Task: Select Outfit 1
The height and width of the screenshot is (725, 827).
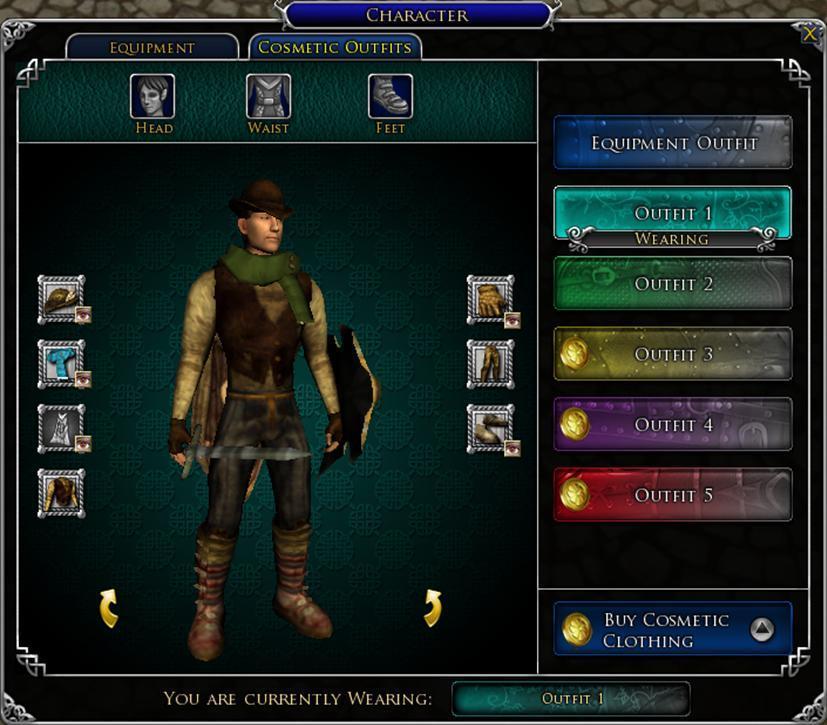Action: tap(673, 213)
